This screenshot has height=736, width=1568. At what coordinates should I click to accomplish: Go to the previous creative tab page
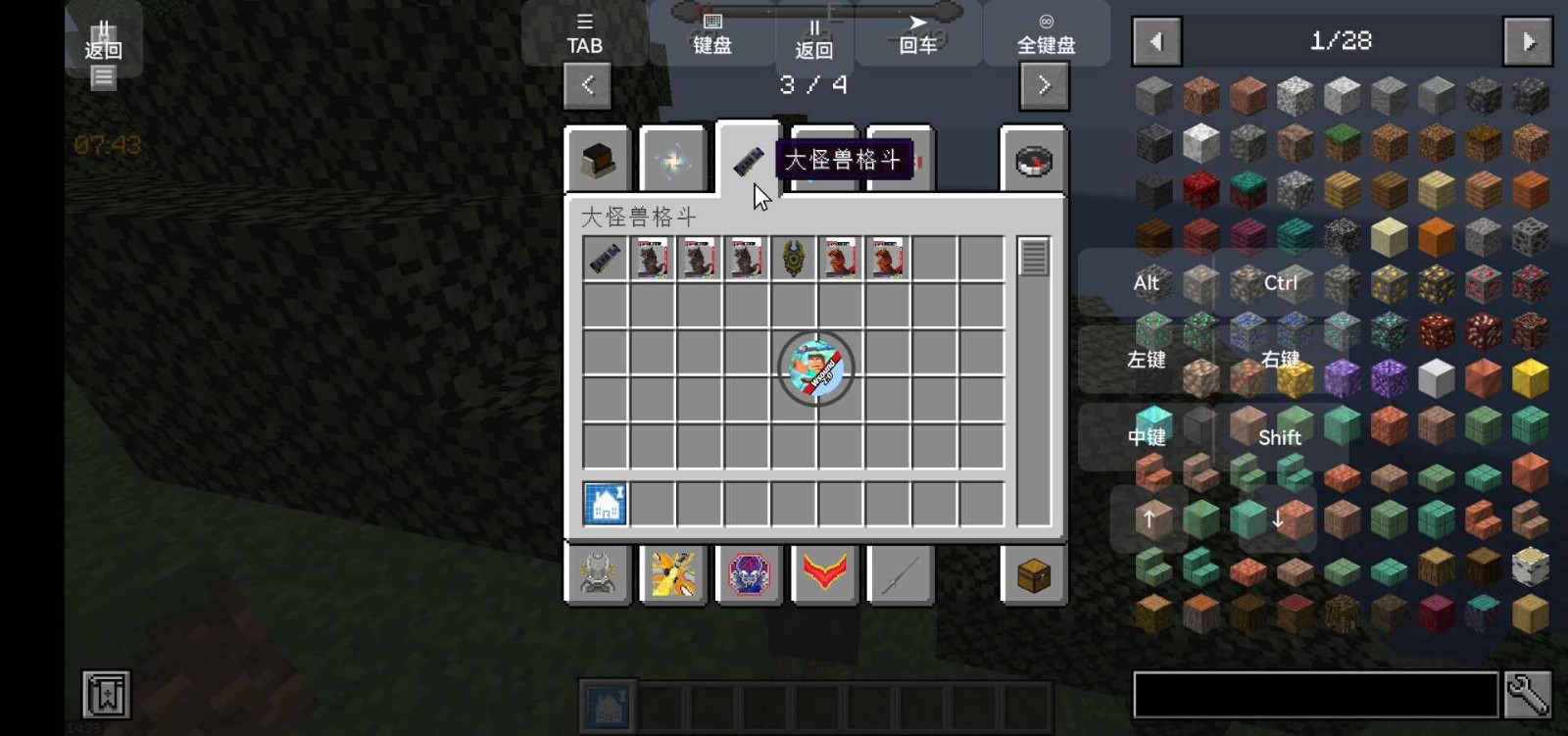pyautogui.click(x=587, y=85)
